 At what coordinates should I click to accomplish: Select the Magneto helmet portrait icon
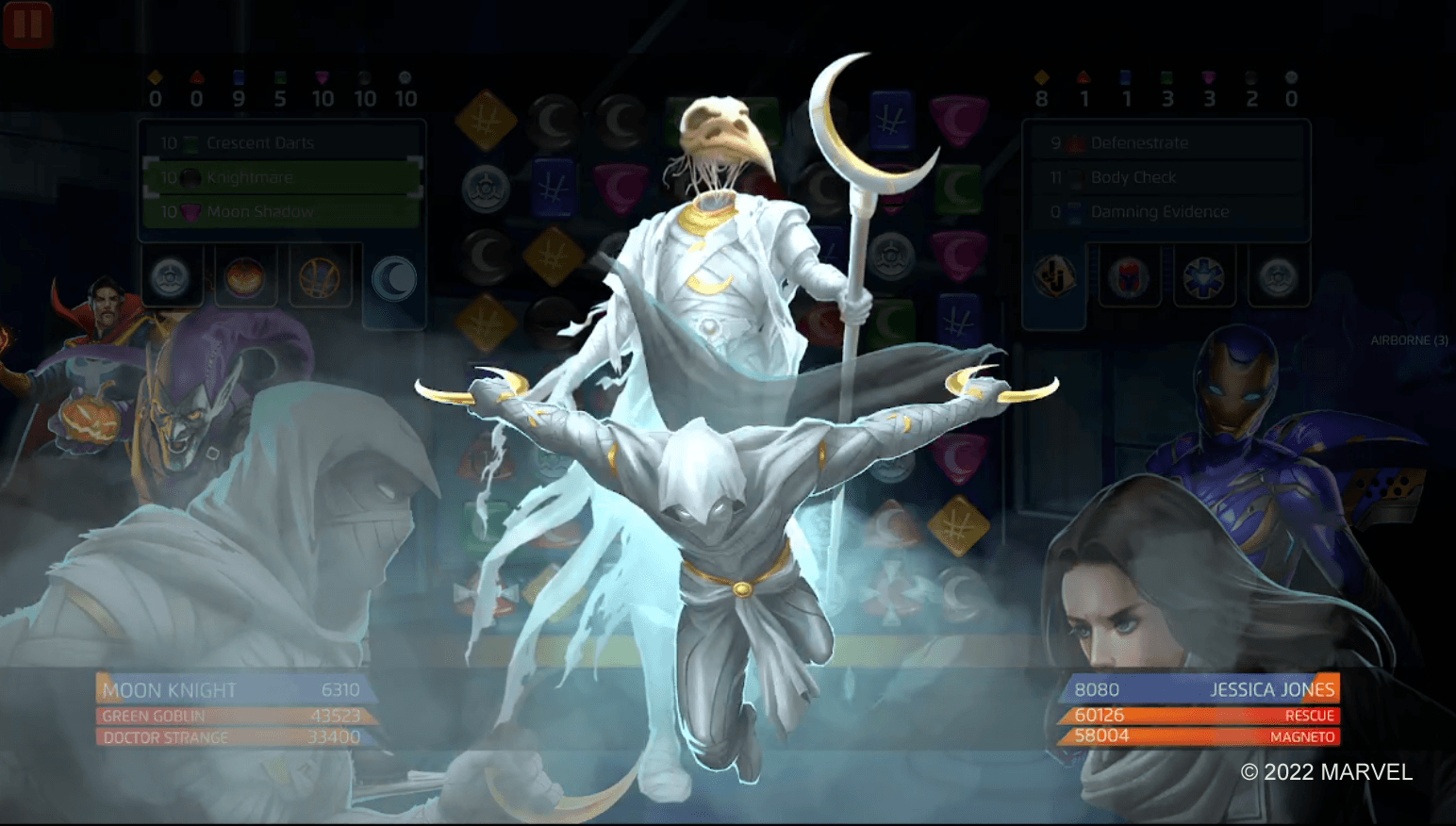(x=1130, y=276)
